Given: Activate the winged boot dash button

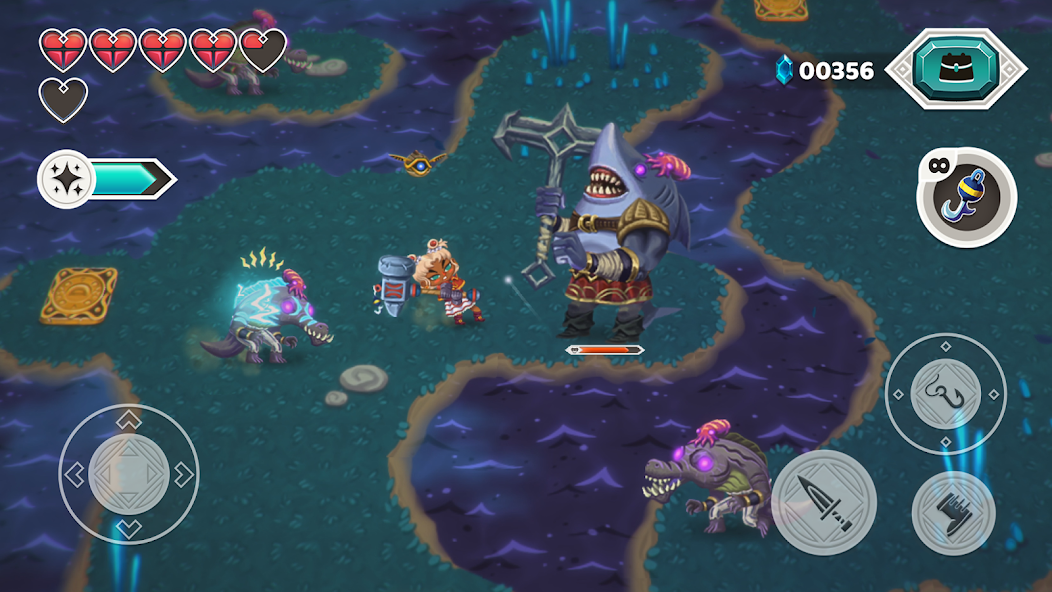Looking at the screenshot, I should (x=953, y=514).
